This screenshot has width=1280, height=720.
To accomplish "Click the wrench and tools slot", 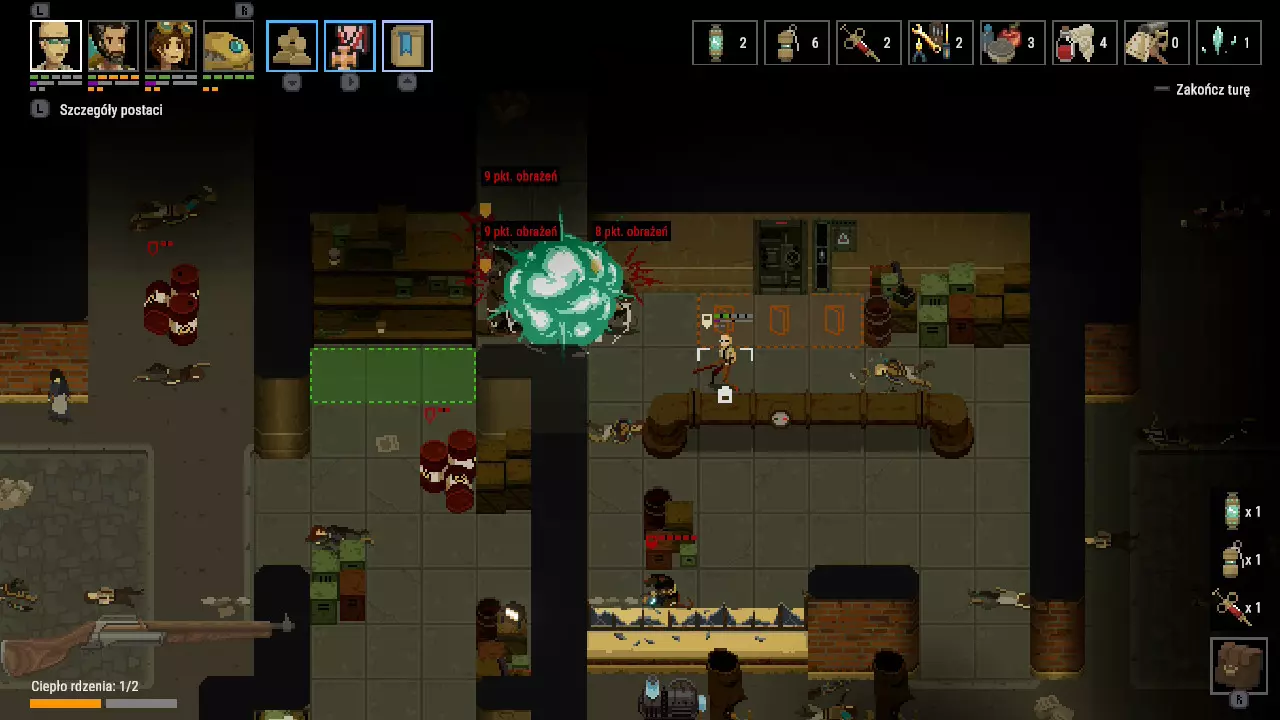I will click(941, 43).
